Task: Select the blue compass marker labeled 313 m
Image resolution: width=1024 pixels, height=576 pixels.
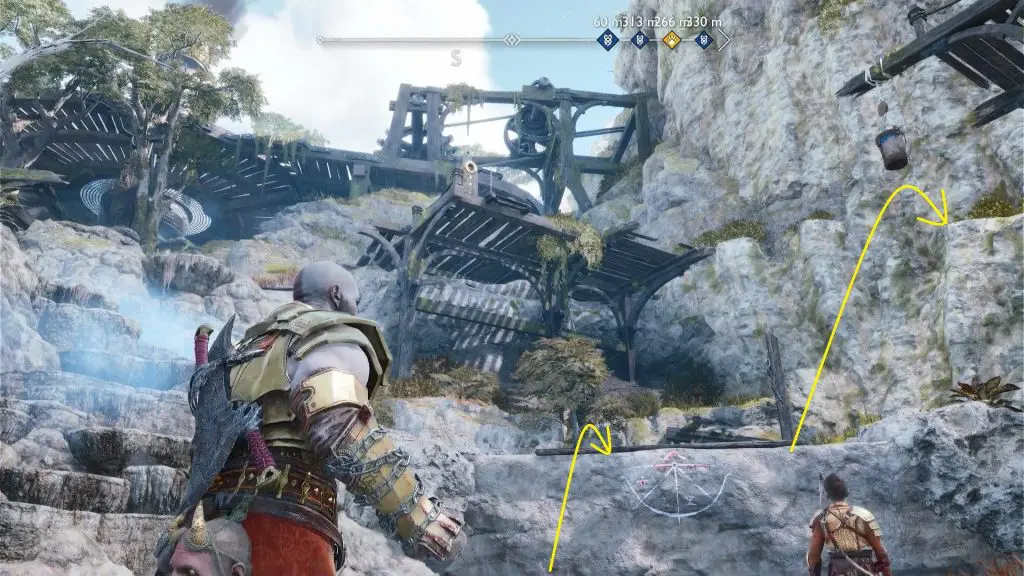Action: [x=638, y=40]
